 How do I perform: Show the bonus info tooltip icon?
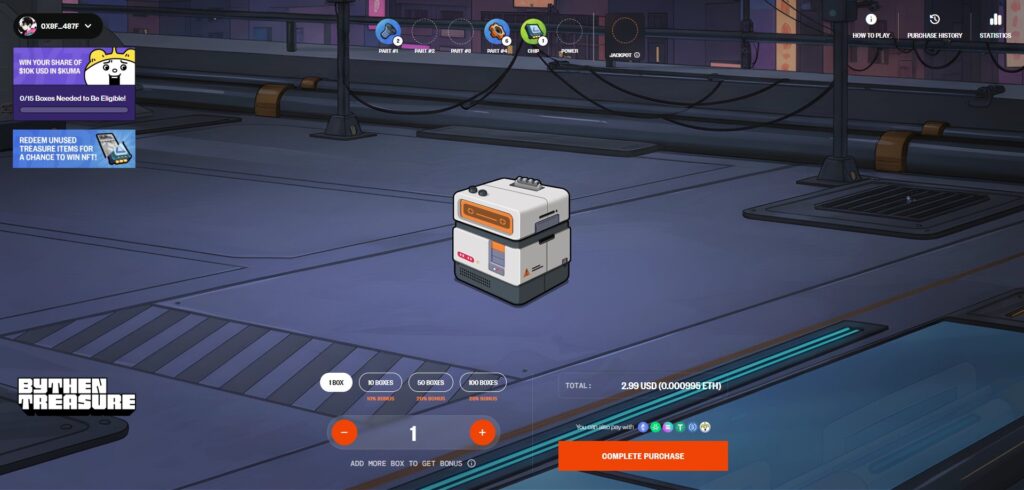pos(471,464)
